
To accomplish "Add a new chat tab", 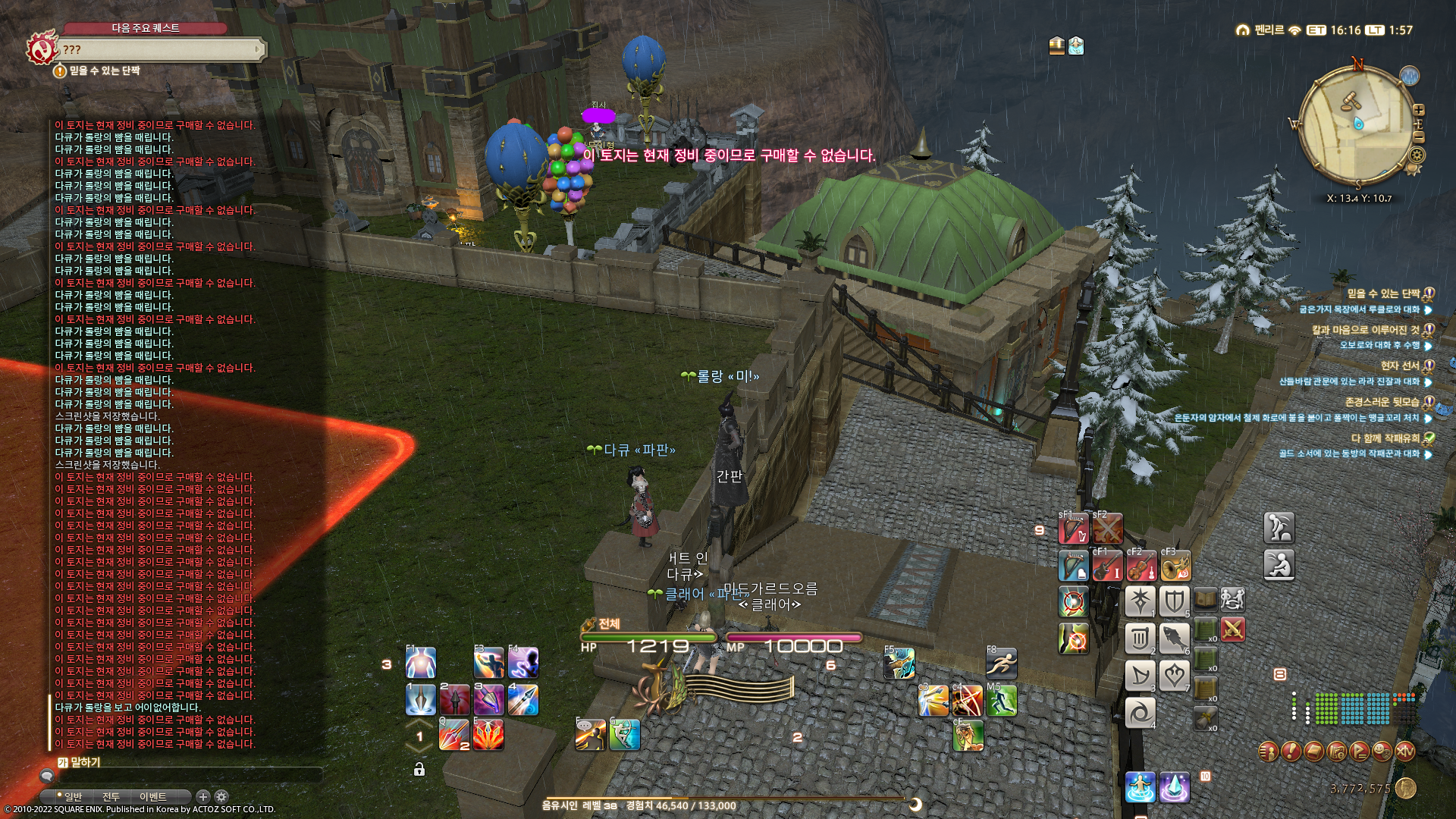I will point(202,796).
